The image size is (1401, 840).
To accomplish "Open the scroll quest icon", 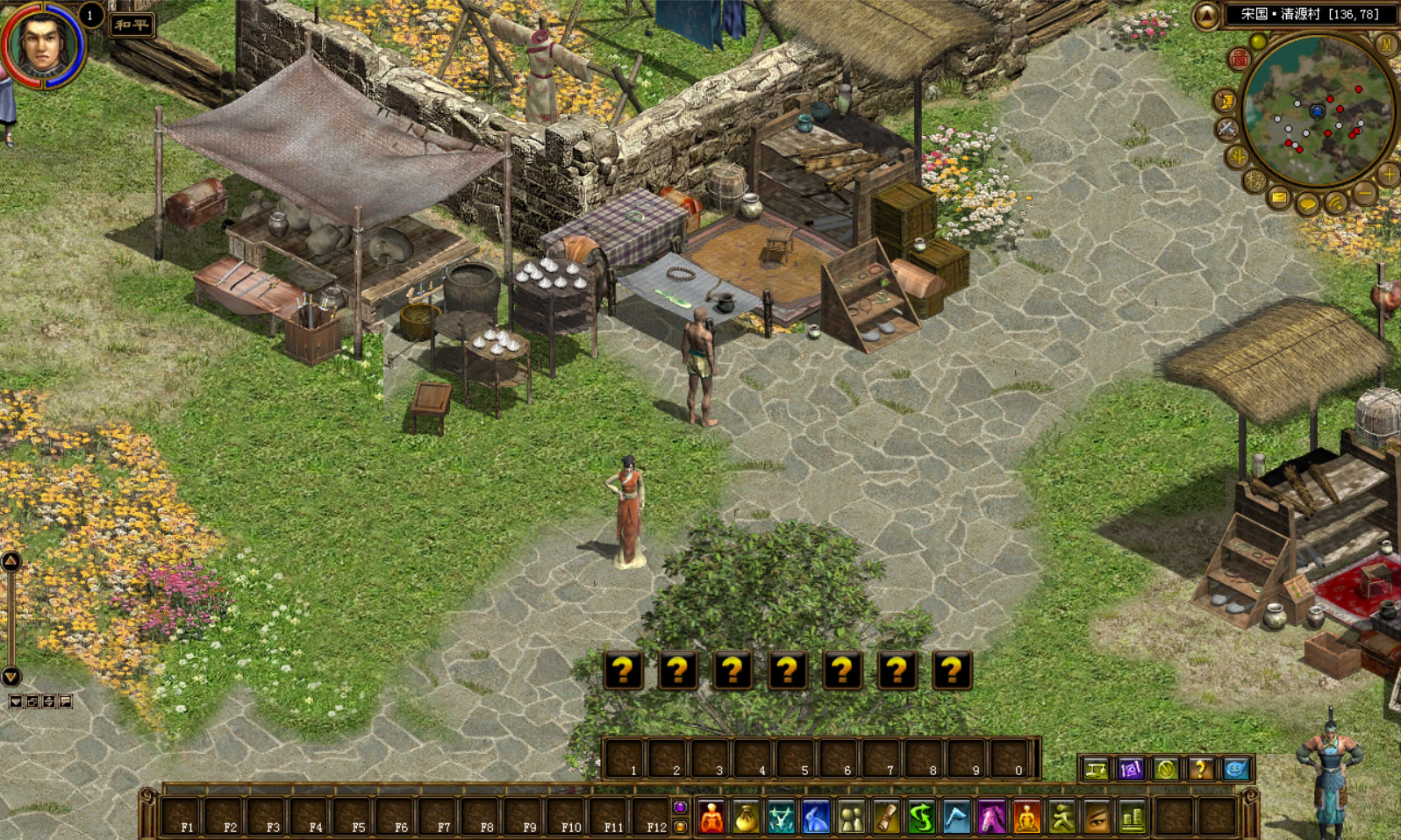I will click(x=886, y=818).
